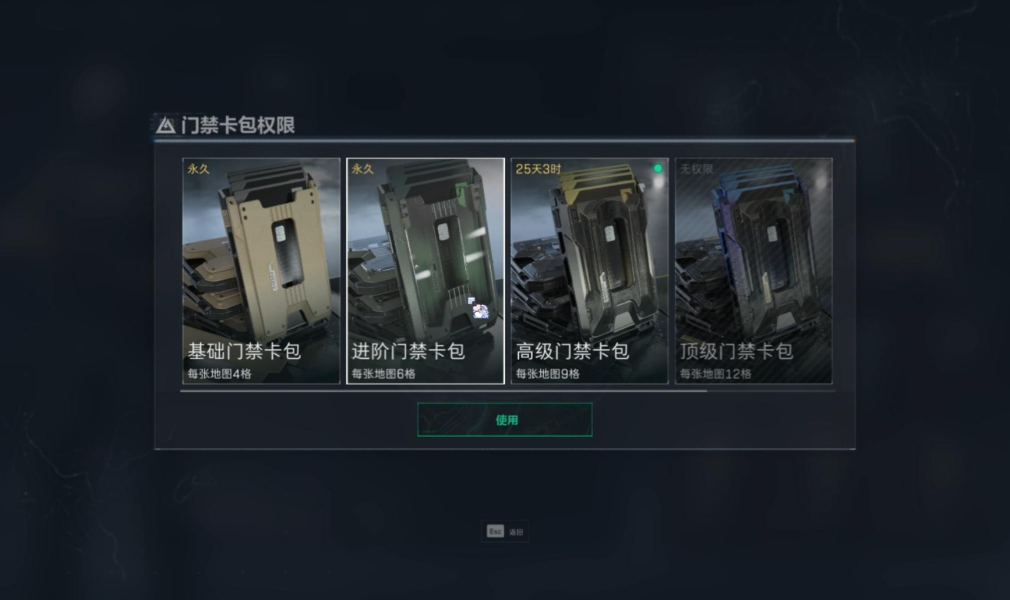Click the green 使用 button

click(x=505, y=420)
